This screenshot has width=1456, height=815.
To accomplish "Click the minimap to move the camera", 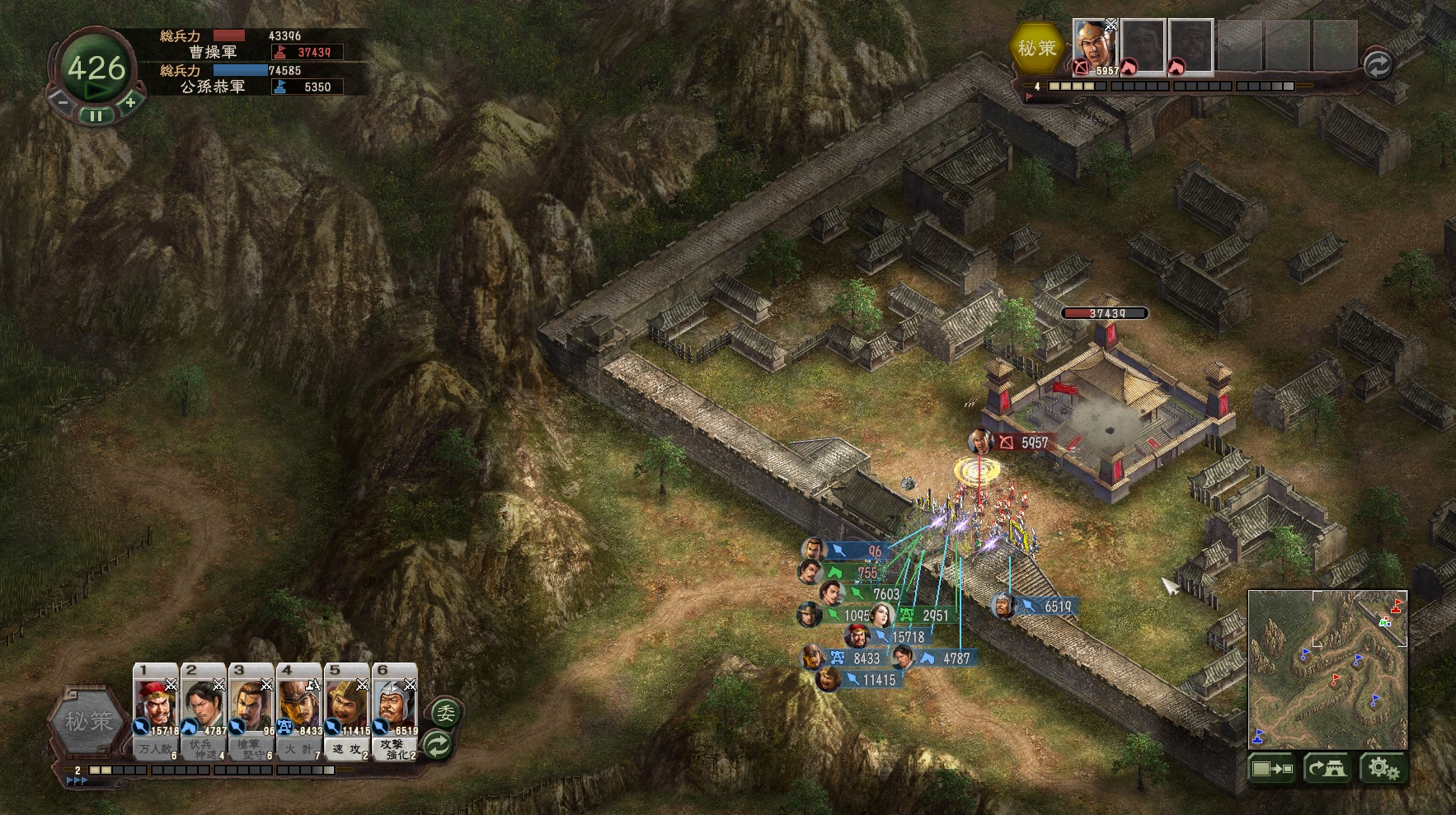I will [x=1327, y=667].
